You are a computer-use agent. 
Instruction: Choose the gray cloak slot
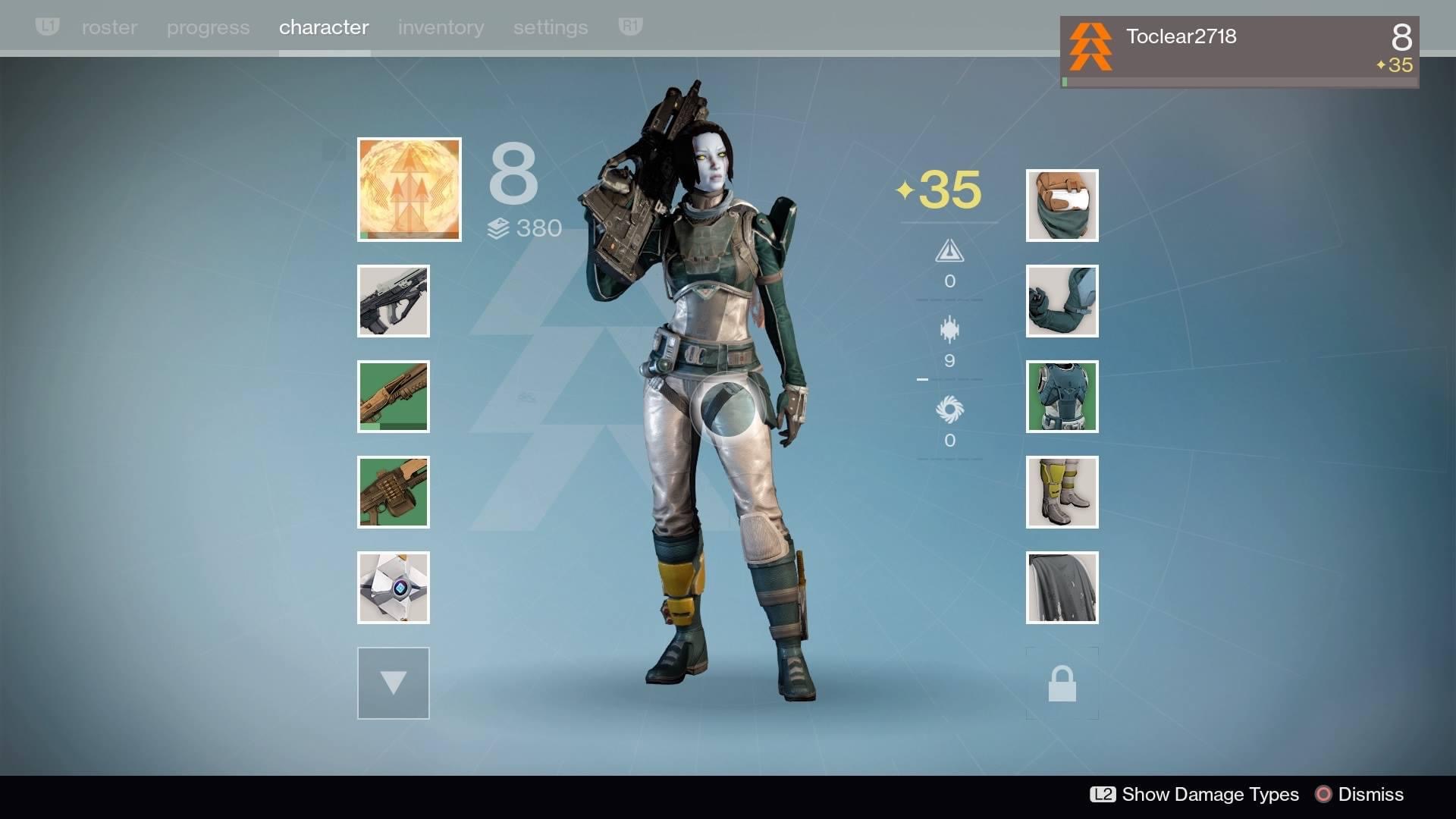click(1062, 588)
